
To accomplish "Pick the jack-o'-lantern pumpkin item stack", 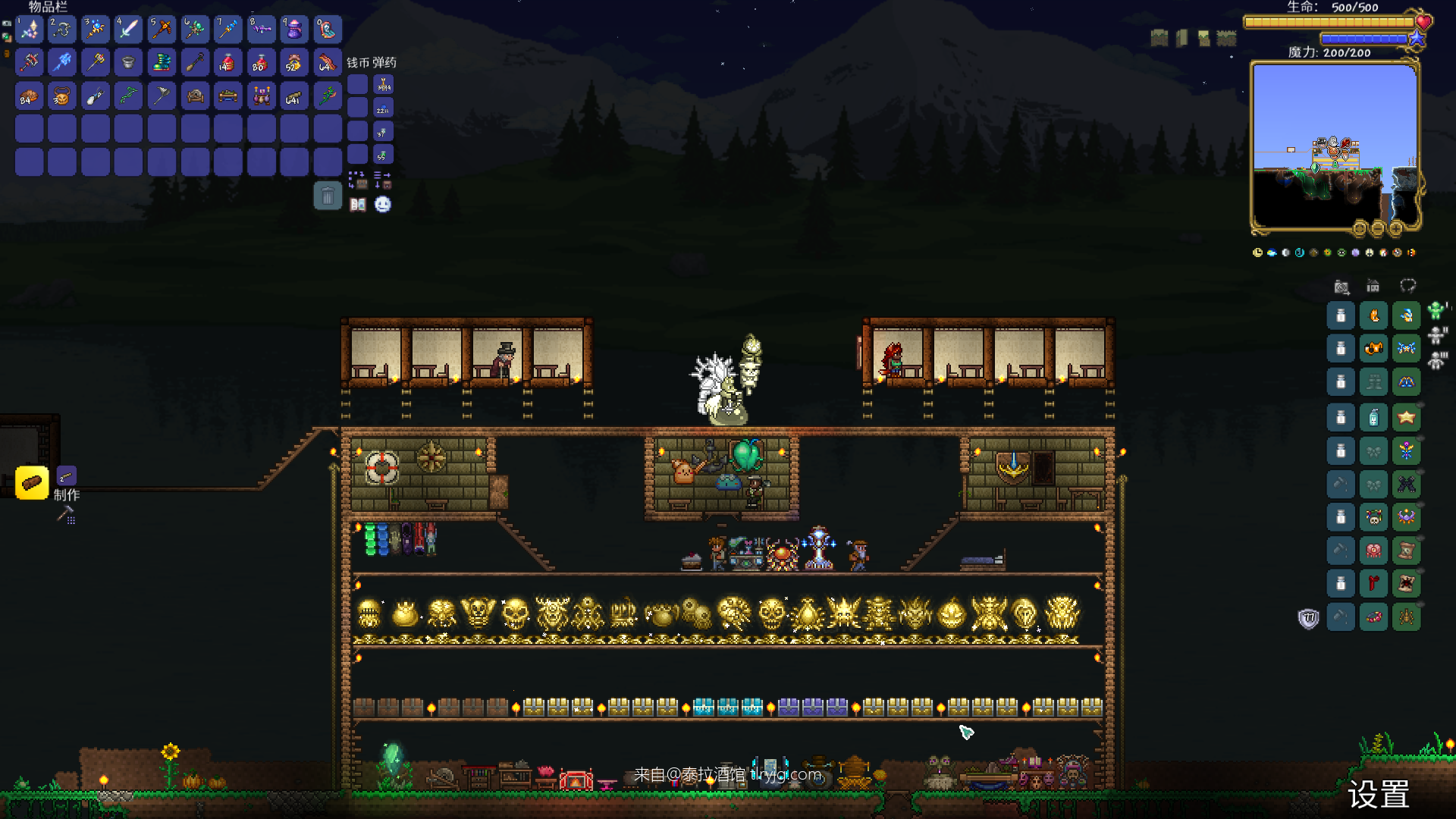I will coord(62,96).
